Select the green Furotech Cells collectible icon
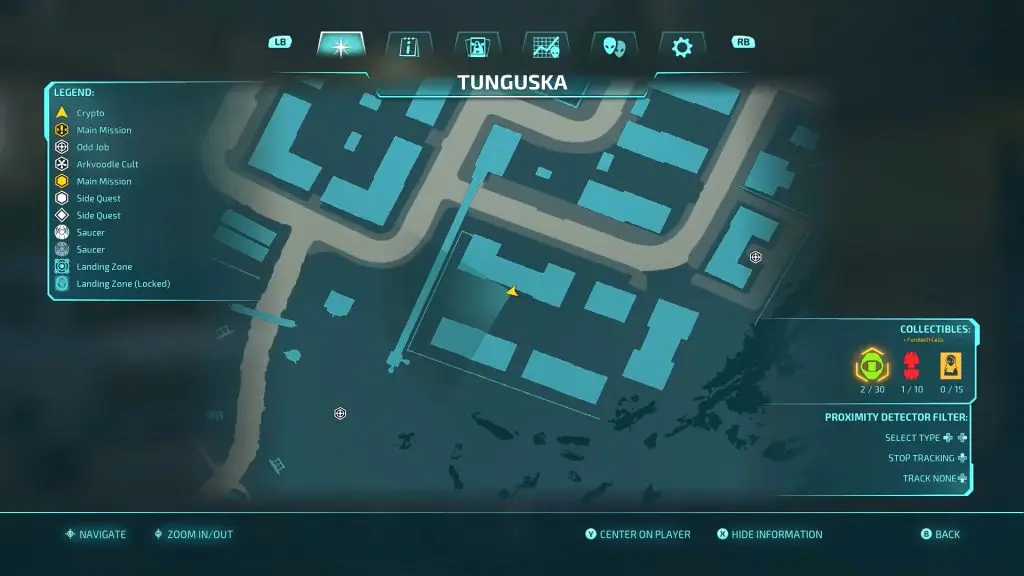The width and height of the screenshot is (1024, 576). click(870, 365)
